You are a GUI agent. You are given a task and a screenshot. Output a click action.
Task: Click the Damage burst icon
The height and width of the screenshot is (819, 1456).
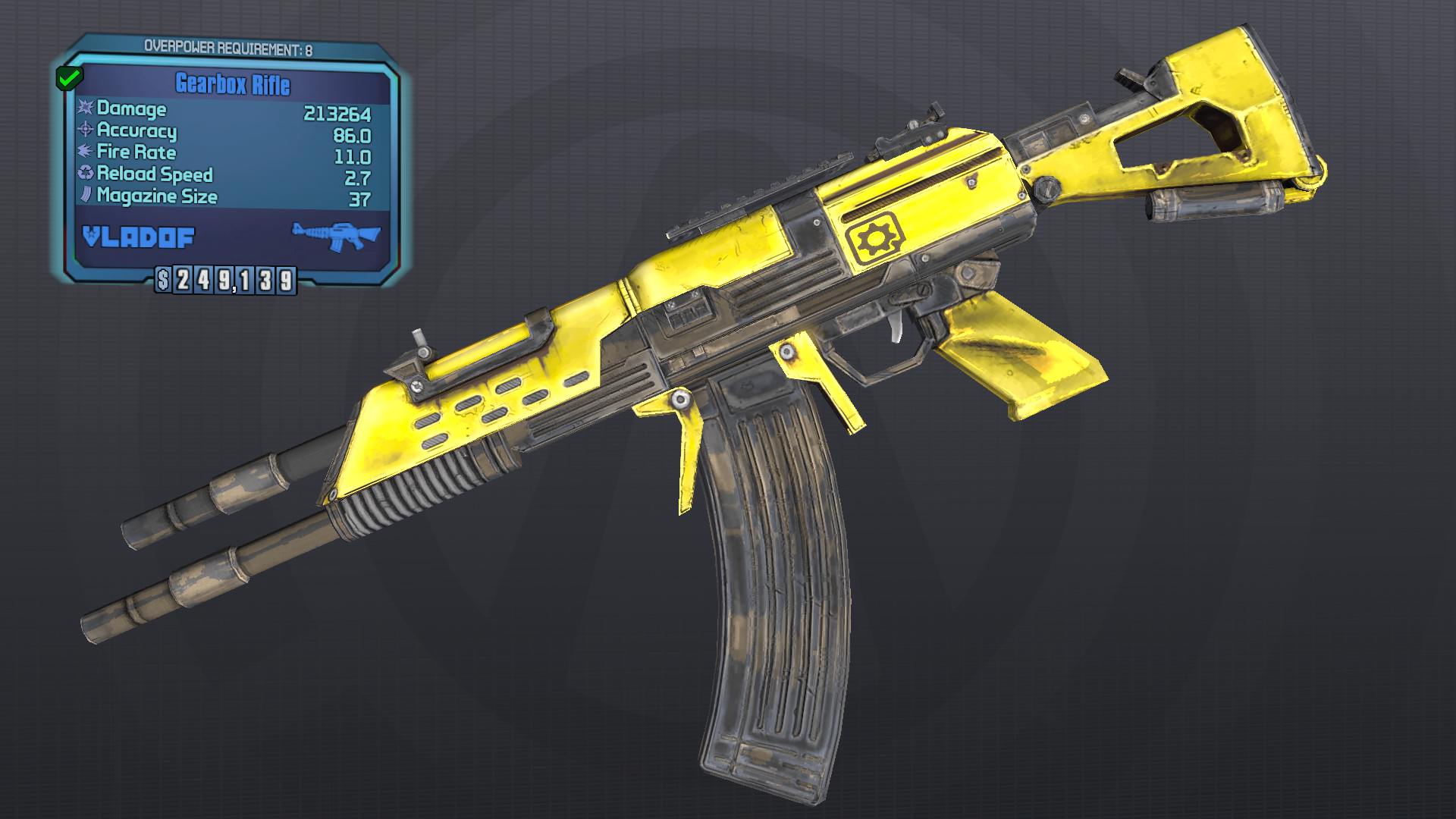click(x=86, y=109)
